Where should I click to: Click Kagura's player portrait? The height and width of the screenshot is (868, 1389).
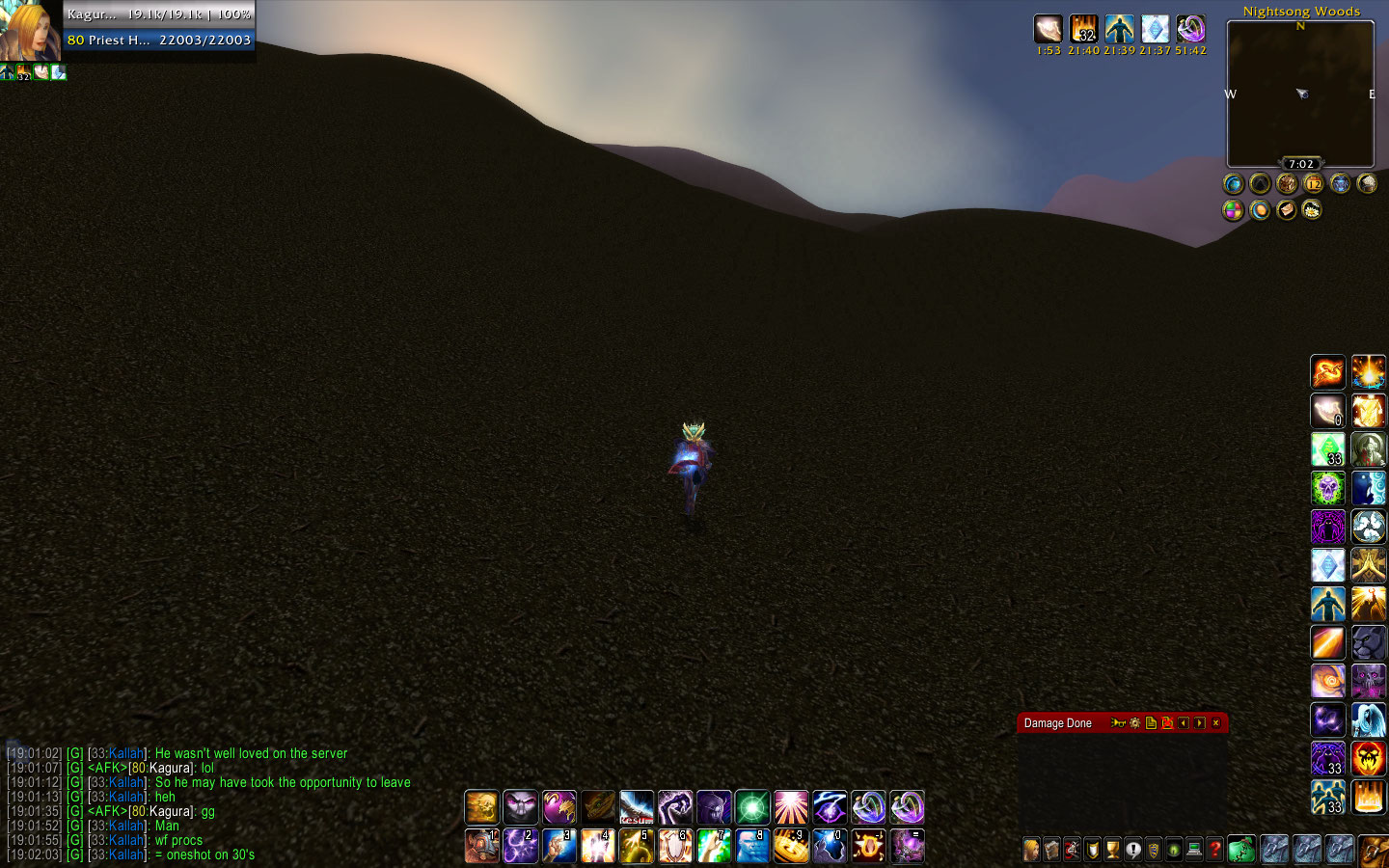(29, 31)
